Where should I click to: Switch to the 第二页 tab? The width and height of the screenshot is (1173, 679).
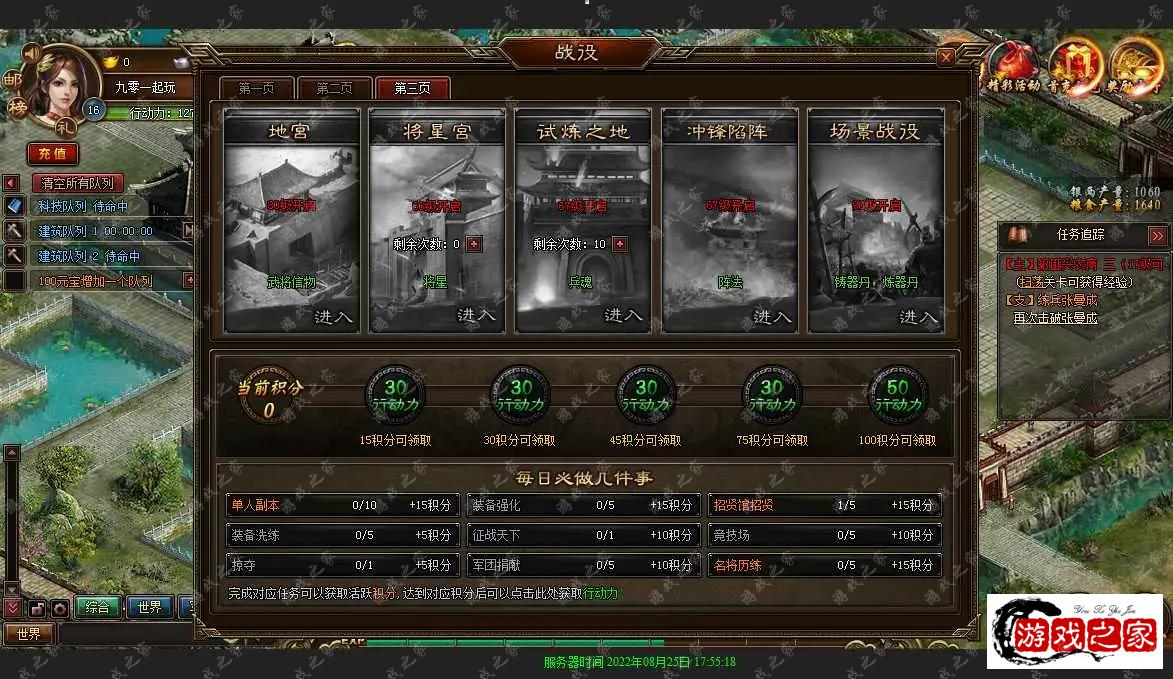[x=334, y=88]
